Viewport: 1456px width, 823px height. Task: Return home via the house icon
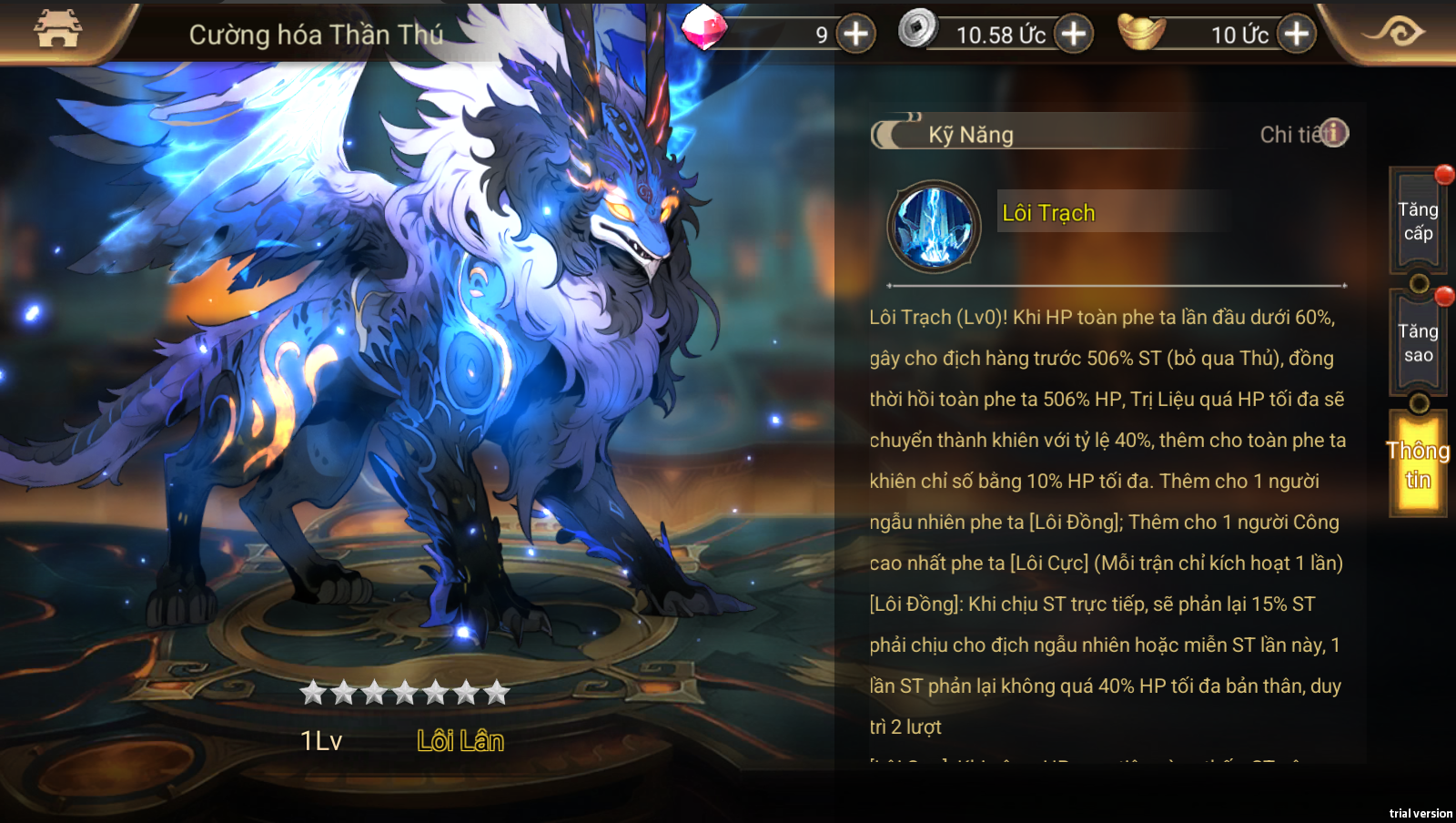(57, 29)
